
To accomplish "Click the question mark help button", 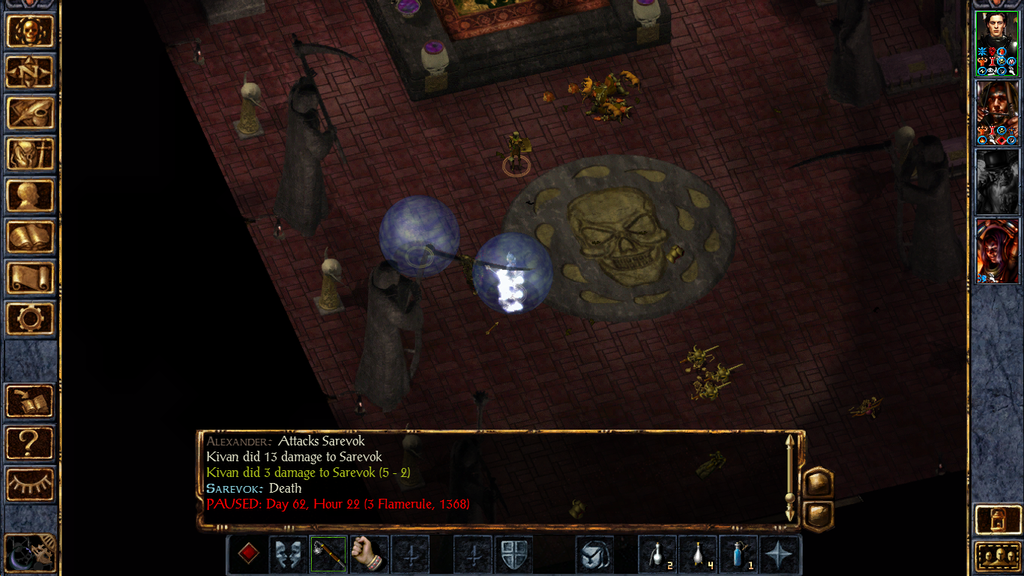I will (x=30, y=442).
